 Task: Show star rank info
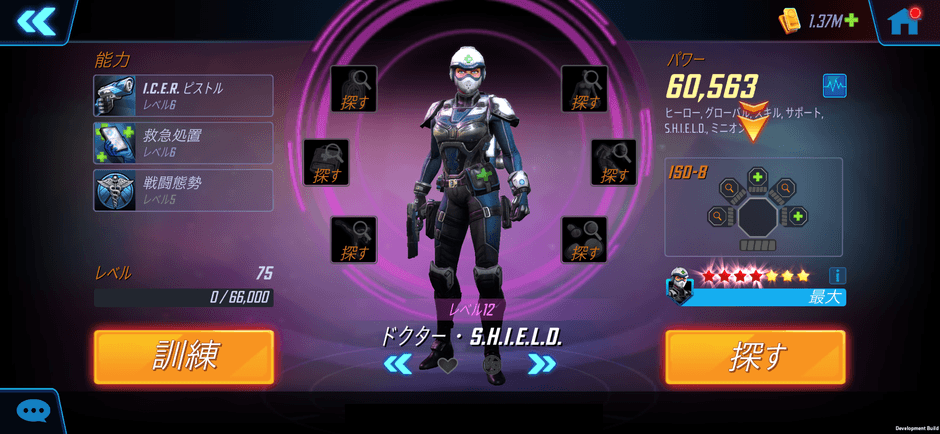pos(837,275)
